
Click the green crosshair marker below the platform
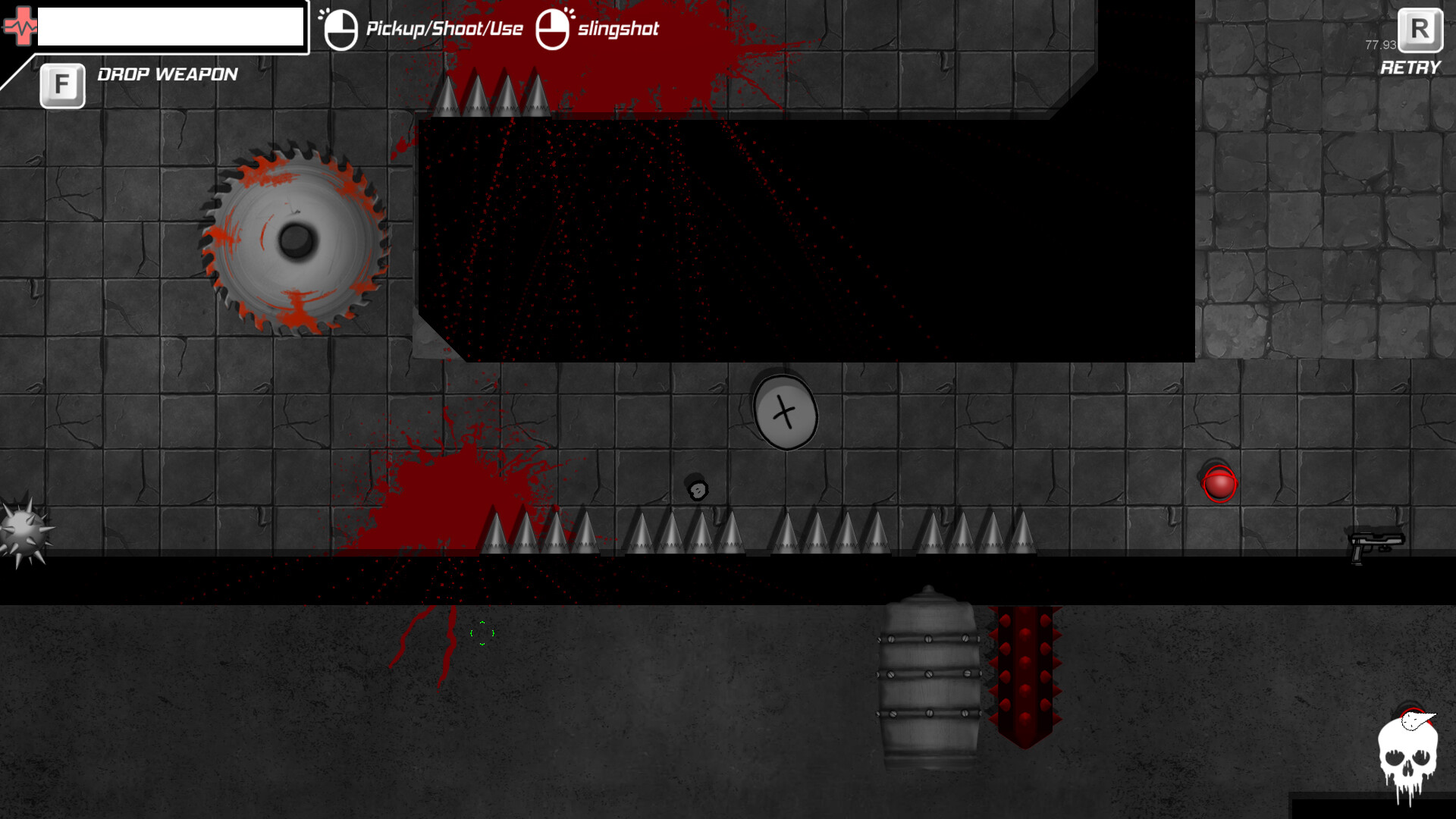(482, 634)
